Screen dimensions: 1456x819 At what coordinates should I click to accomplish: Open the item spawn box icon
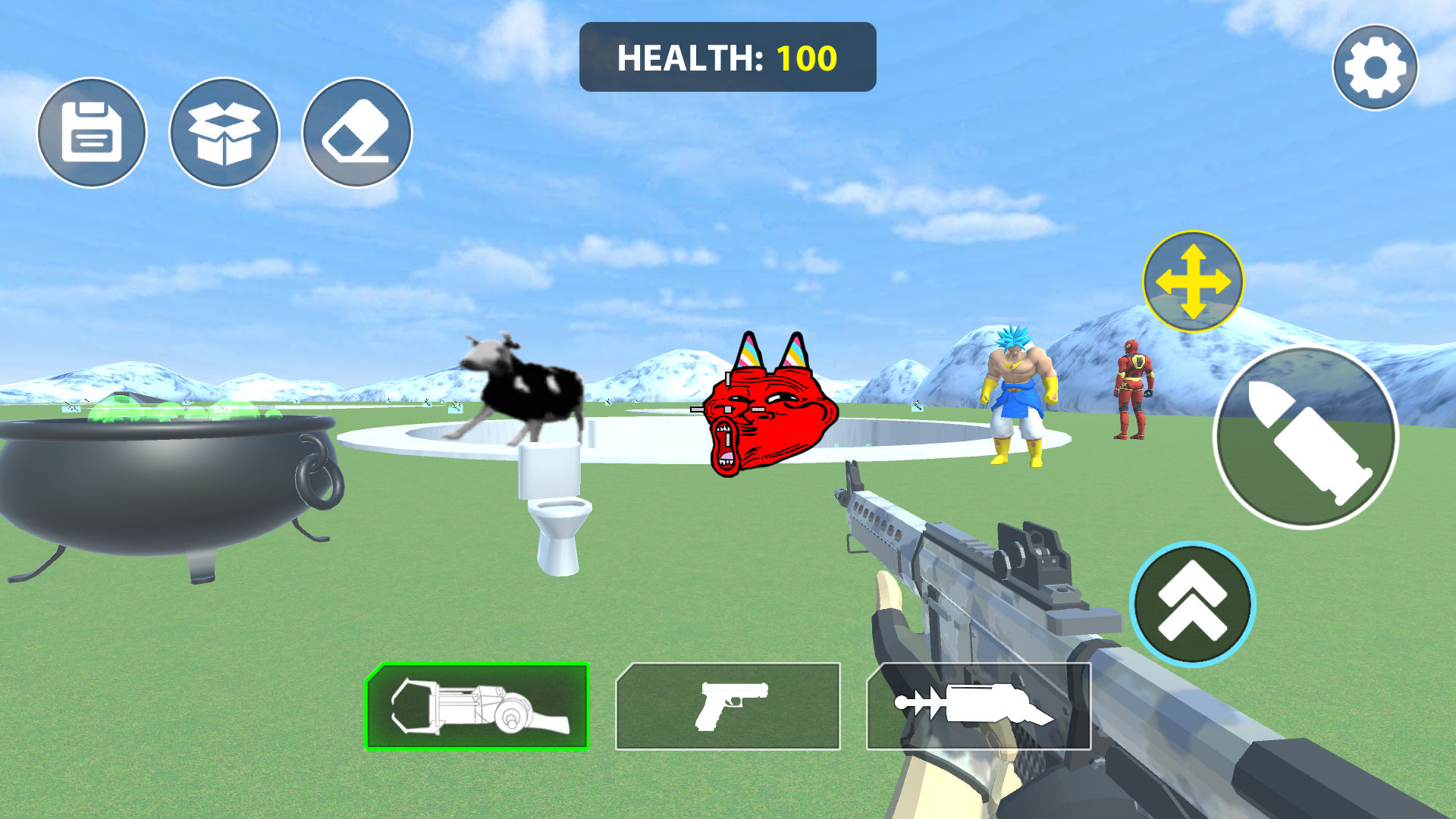(x=223, y=132)
